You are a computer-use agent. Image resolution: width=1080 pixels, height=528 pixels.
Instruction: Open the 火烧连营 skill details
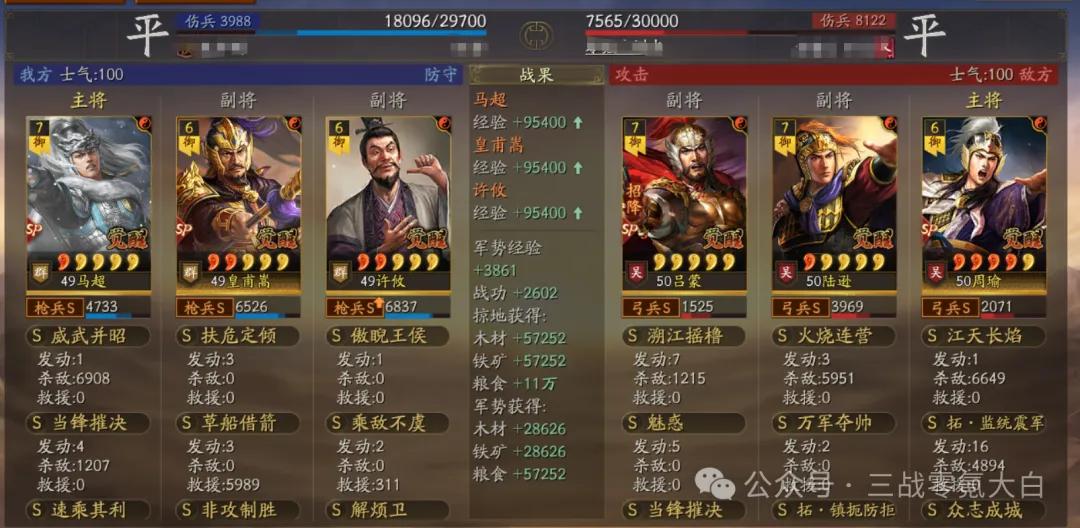tap(834, 336)
